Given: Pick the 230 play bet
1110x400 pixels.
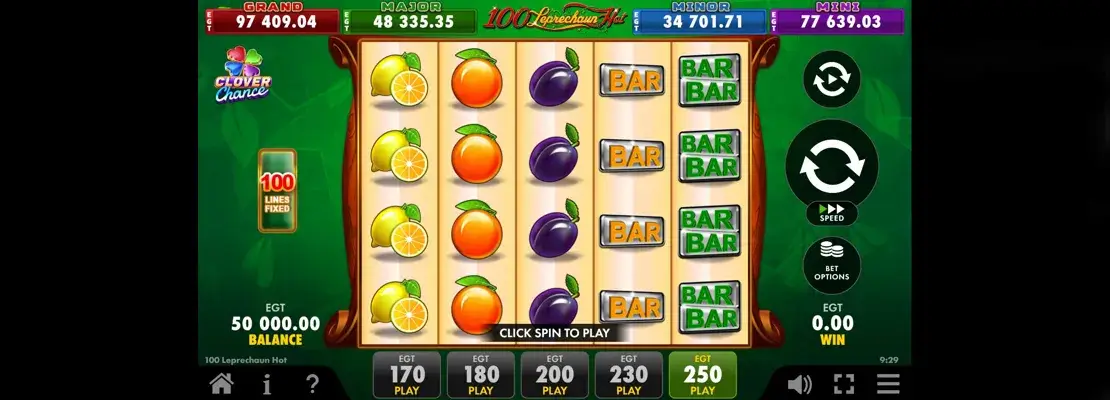Looking at the screenshot, I should 629,376.
